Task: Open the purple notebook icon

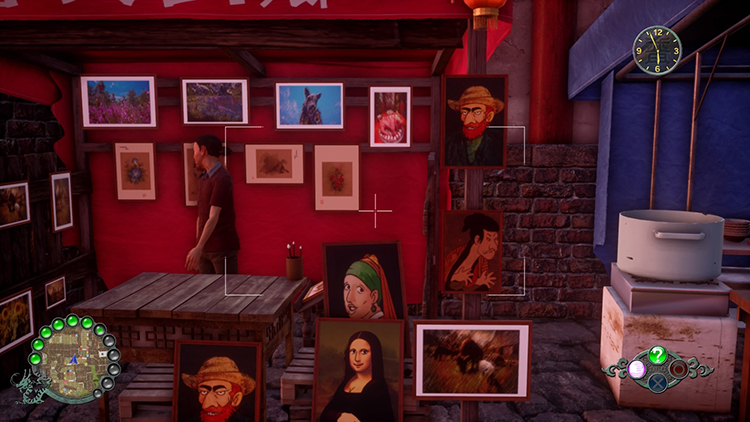Action: (x=636, y=368)
